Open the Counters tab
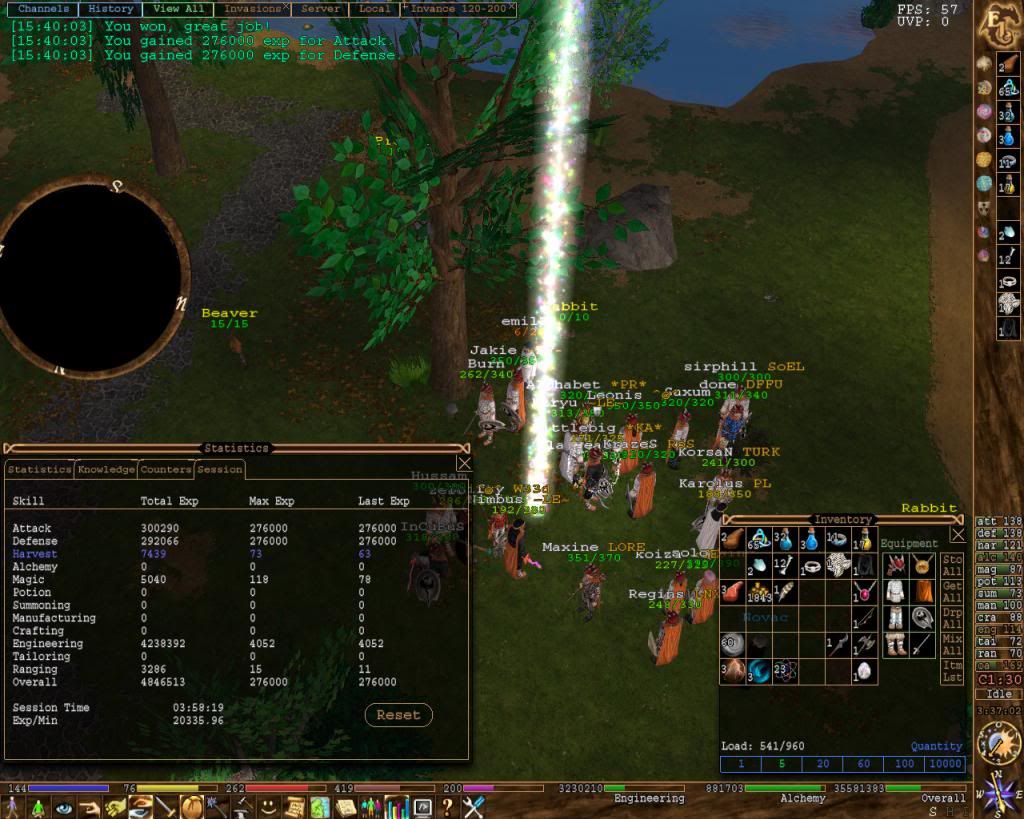The height and width of the screenshot is (819, 1024). click(165, 469)
